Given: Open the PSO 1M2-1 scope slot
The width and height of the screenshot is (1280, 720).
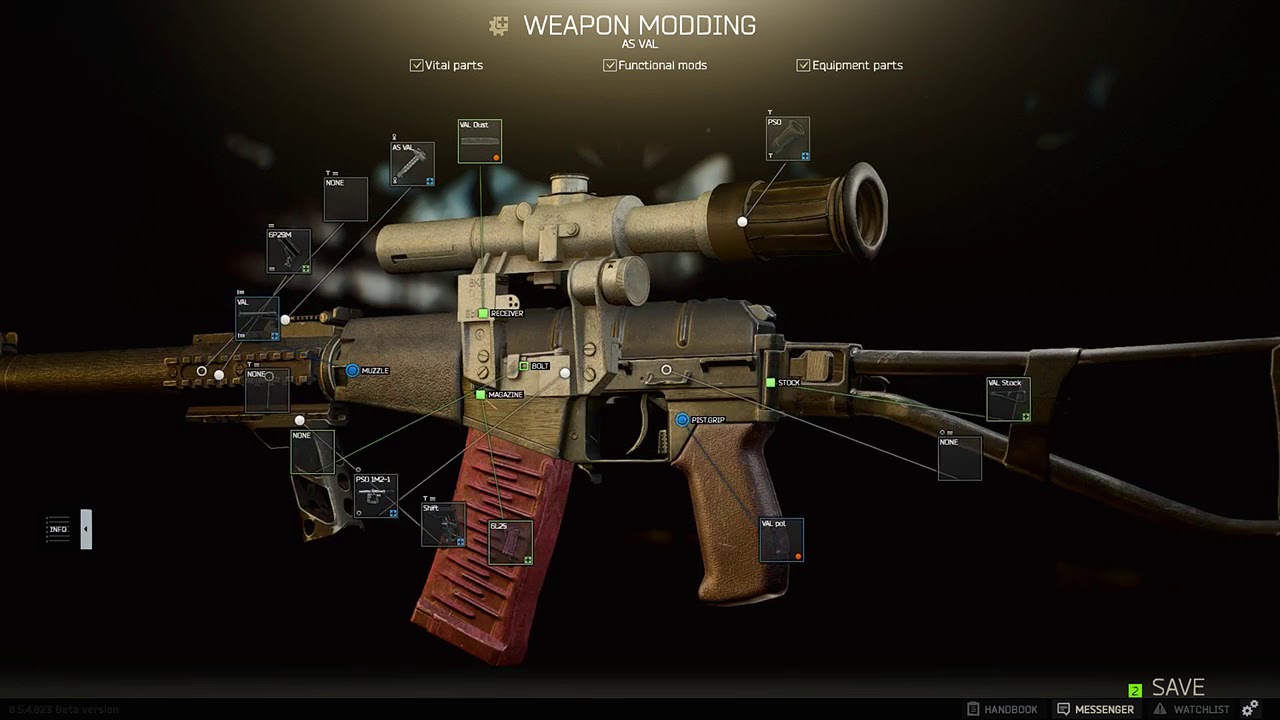Looking at the screenshot, I should point(376,496).
